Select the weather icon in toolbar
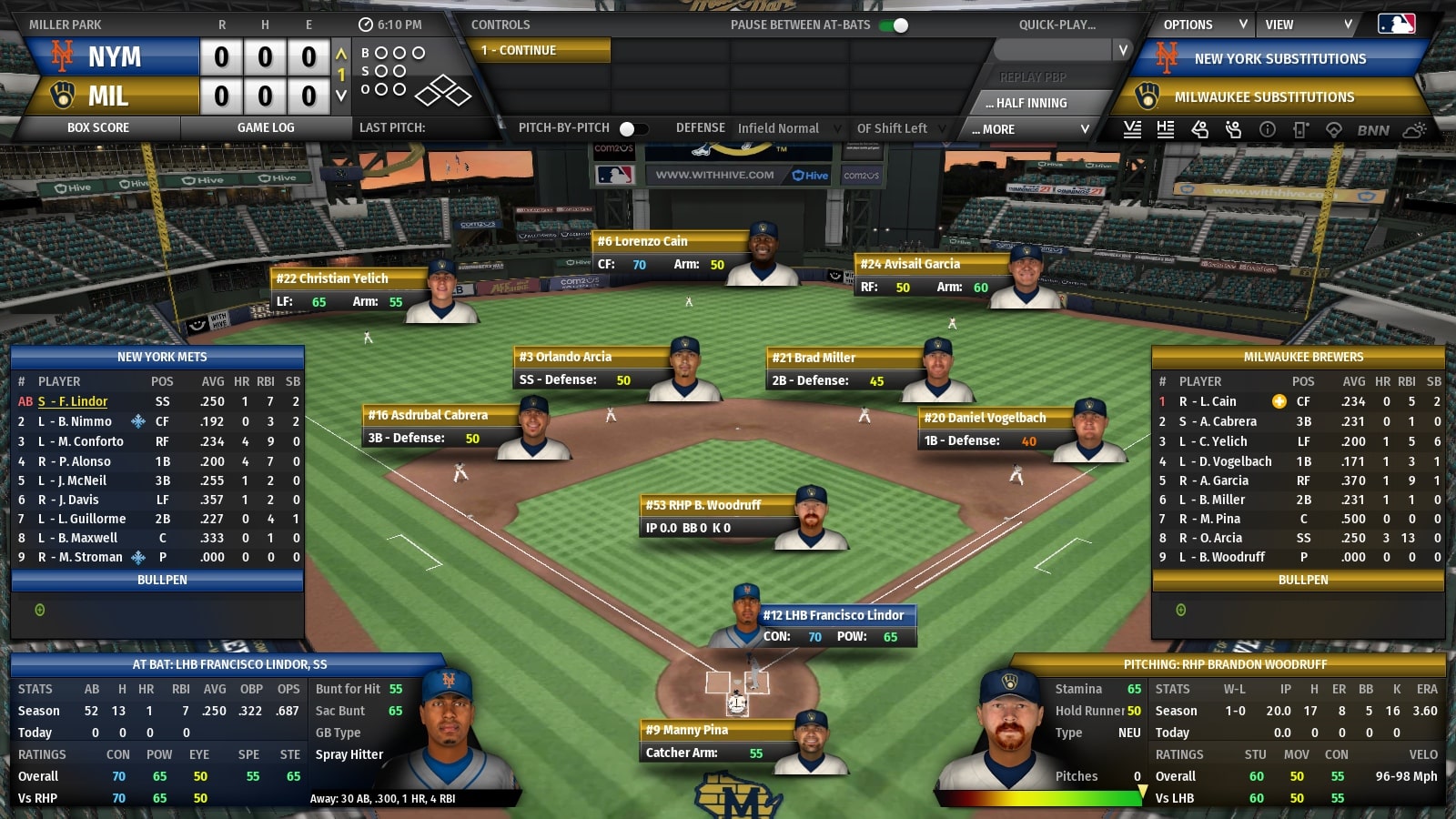 pyautogui.click(x=1414, y=130)
